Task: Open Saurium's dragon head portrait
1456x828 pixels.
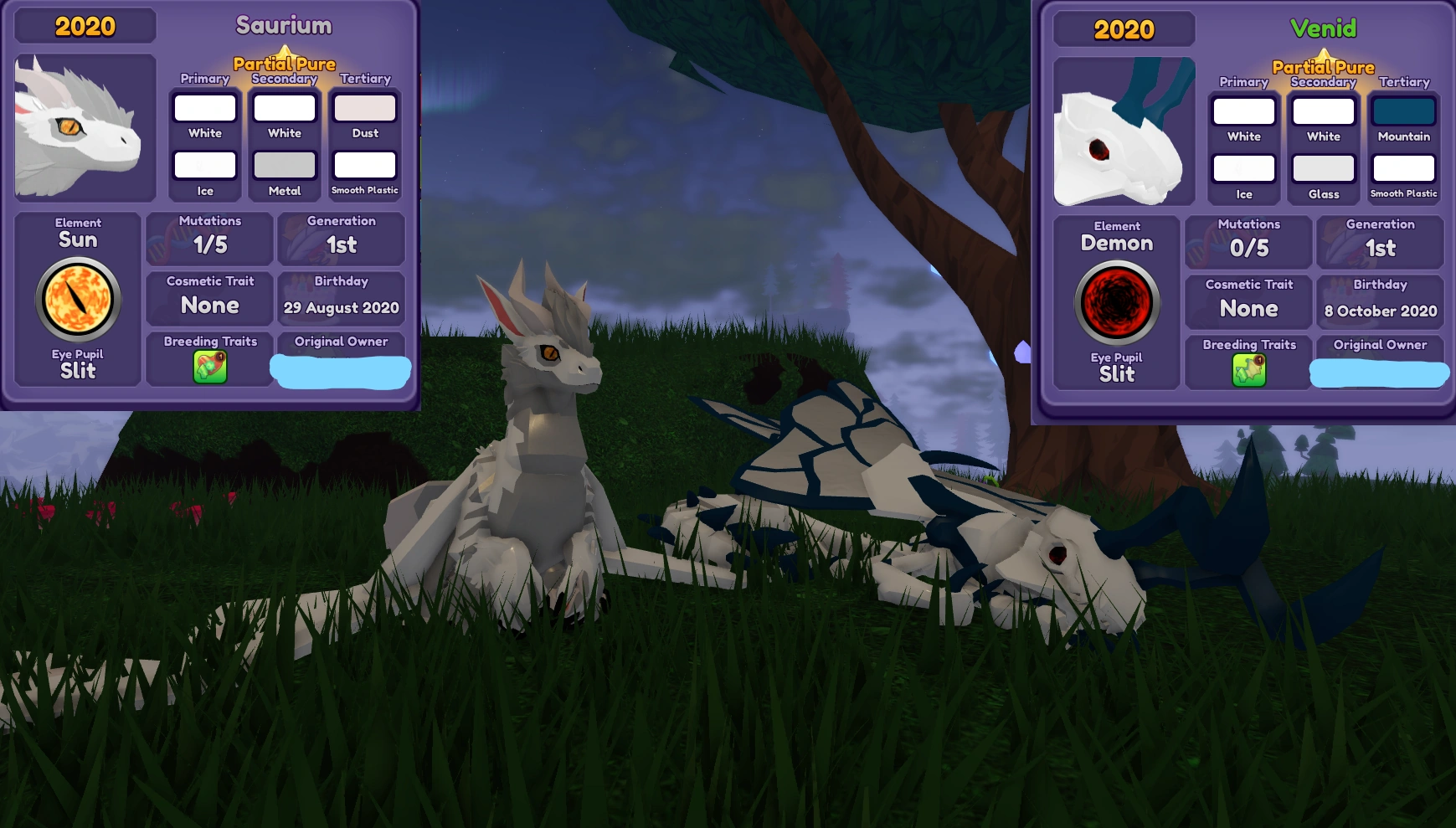Action: [82, 126]
